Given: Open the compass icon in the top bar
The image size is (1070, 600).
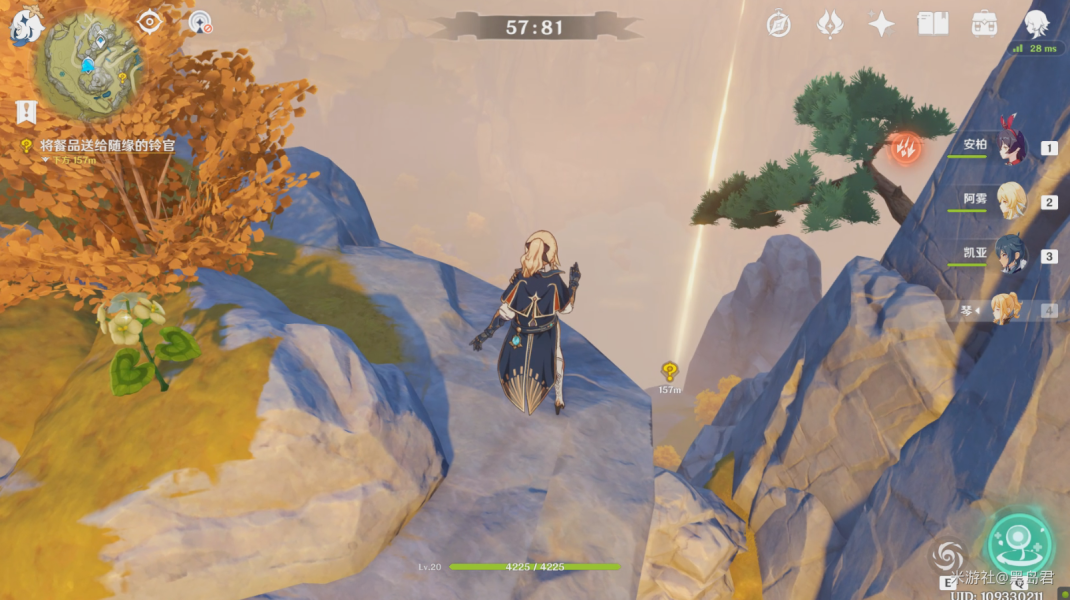Looking at the screenshot, I should (779, 24).
